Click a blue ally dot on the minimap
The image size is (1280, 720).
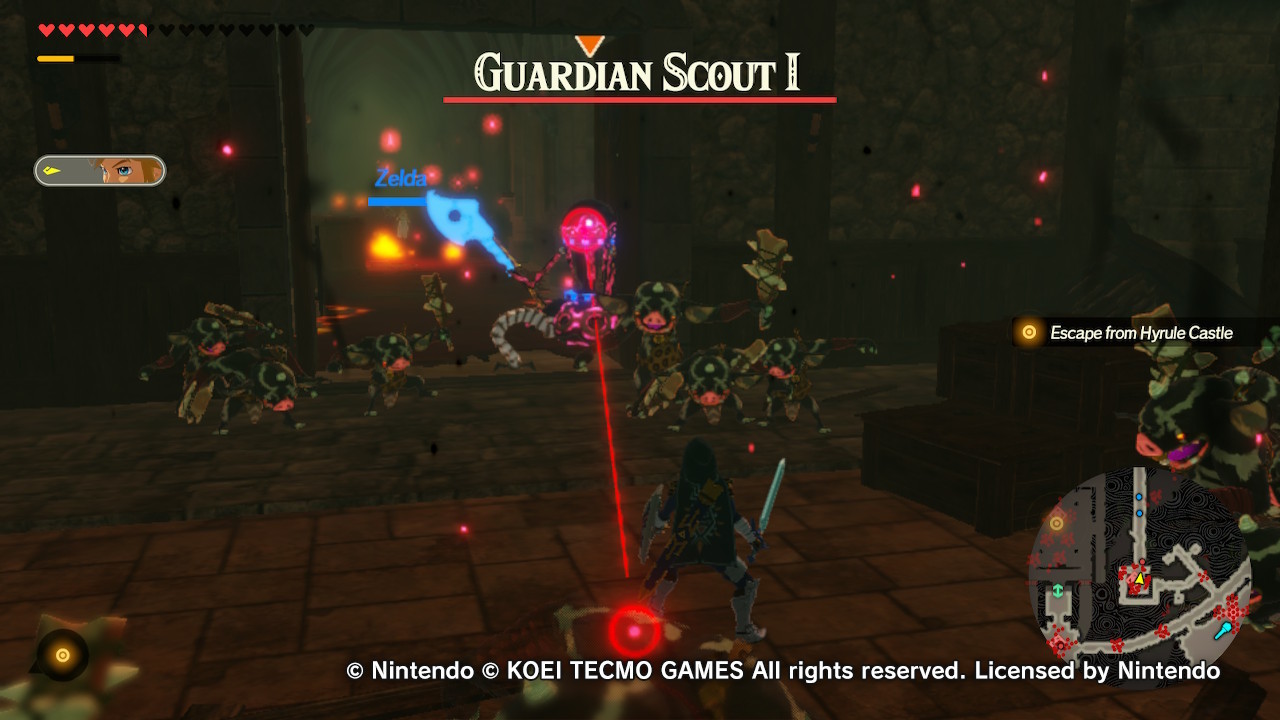(1139, 498)
